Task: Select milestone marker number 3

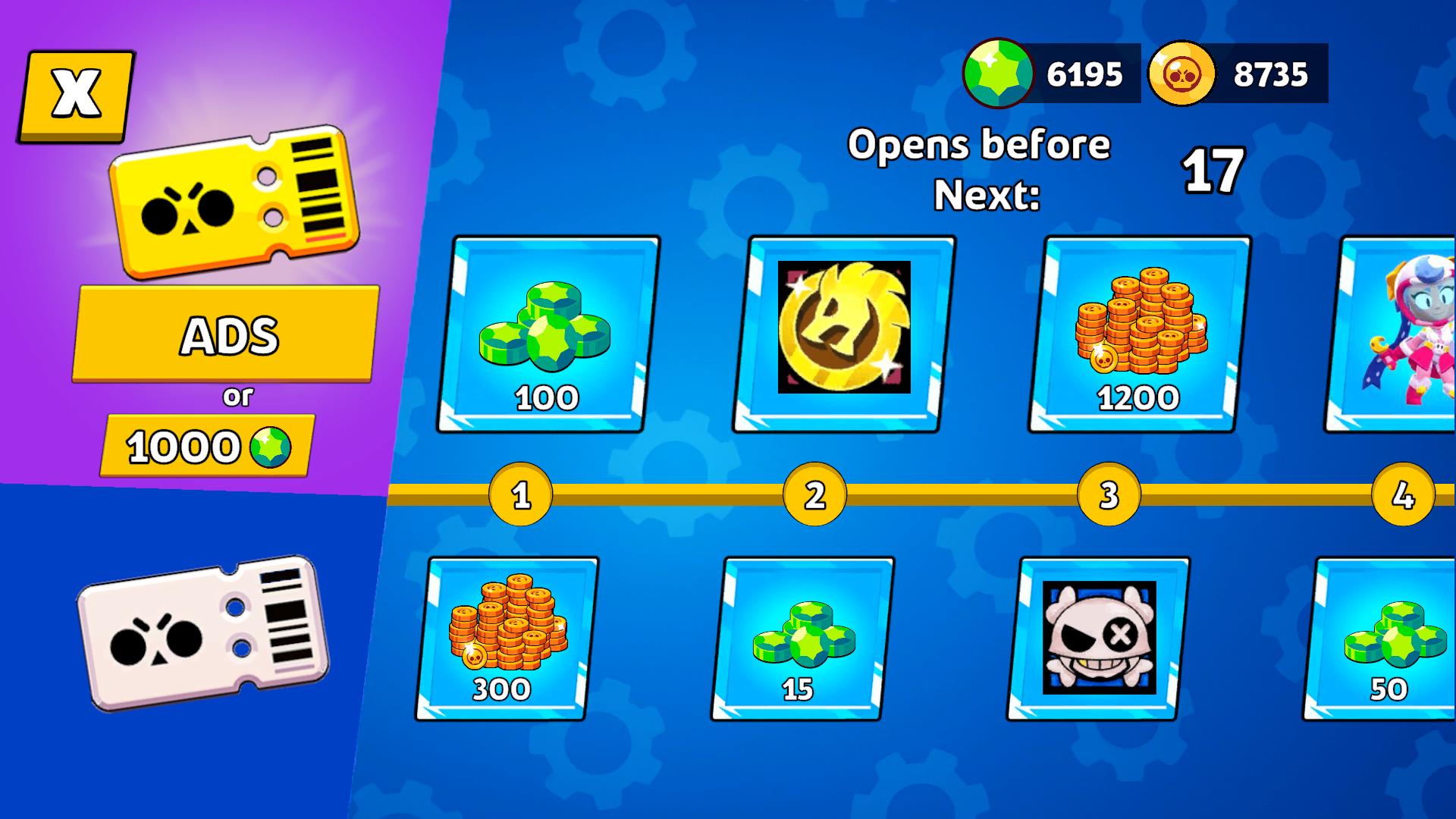Action: 1107,494
